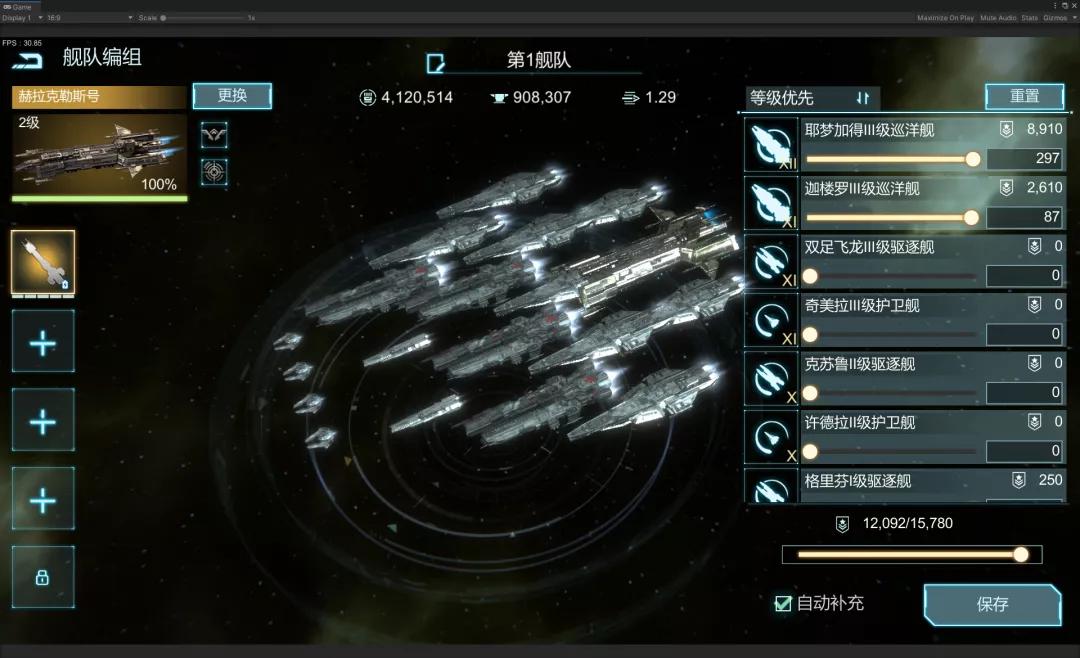The height and width of the screenshot is (658, 1080).
Task: Select the 克苏鲁II级驱逐舰 ship icon
Action: (x=771, y=379)
